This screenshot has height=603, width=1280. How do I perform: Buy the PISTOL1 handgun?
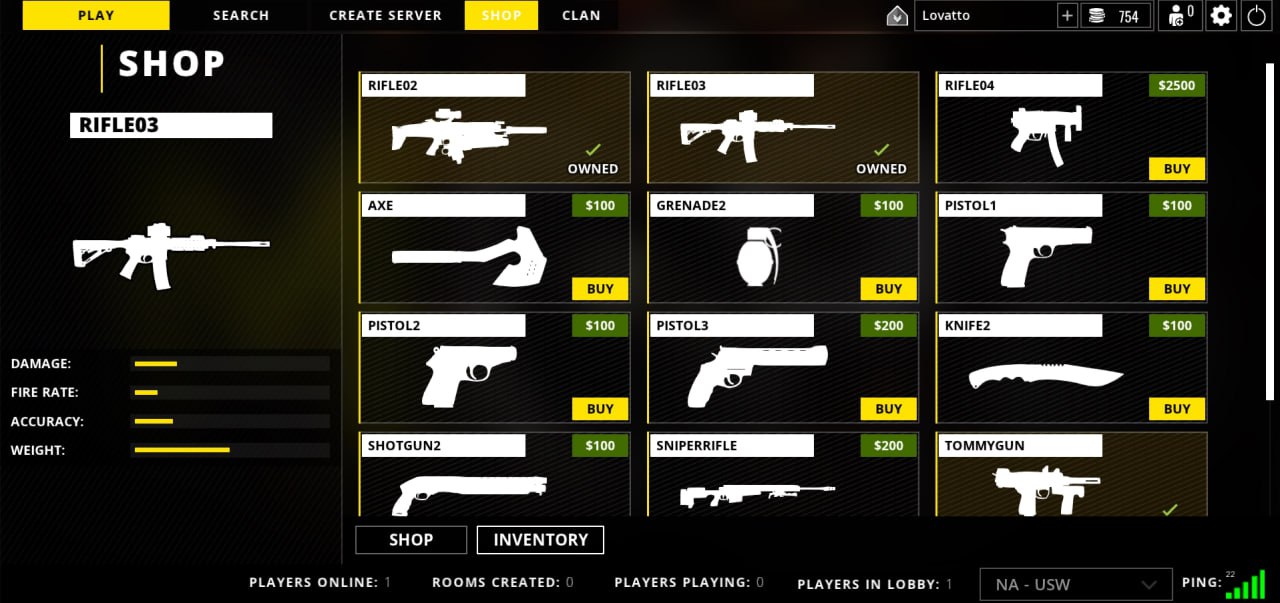pyautogui.click(x=1177, y=289)
